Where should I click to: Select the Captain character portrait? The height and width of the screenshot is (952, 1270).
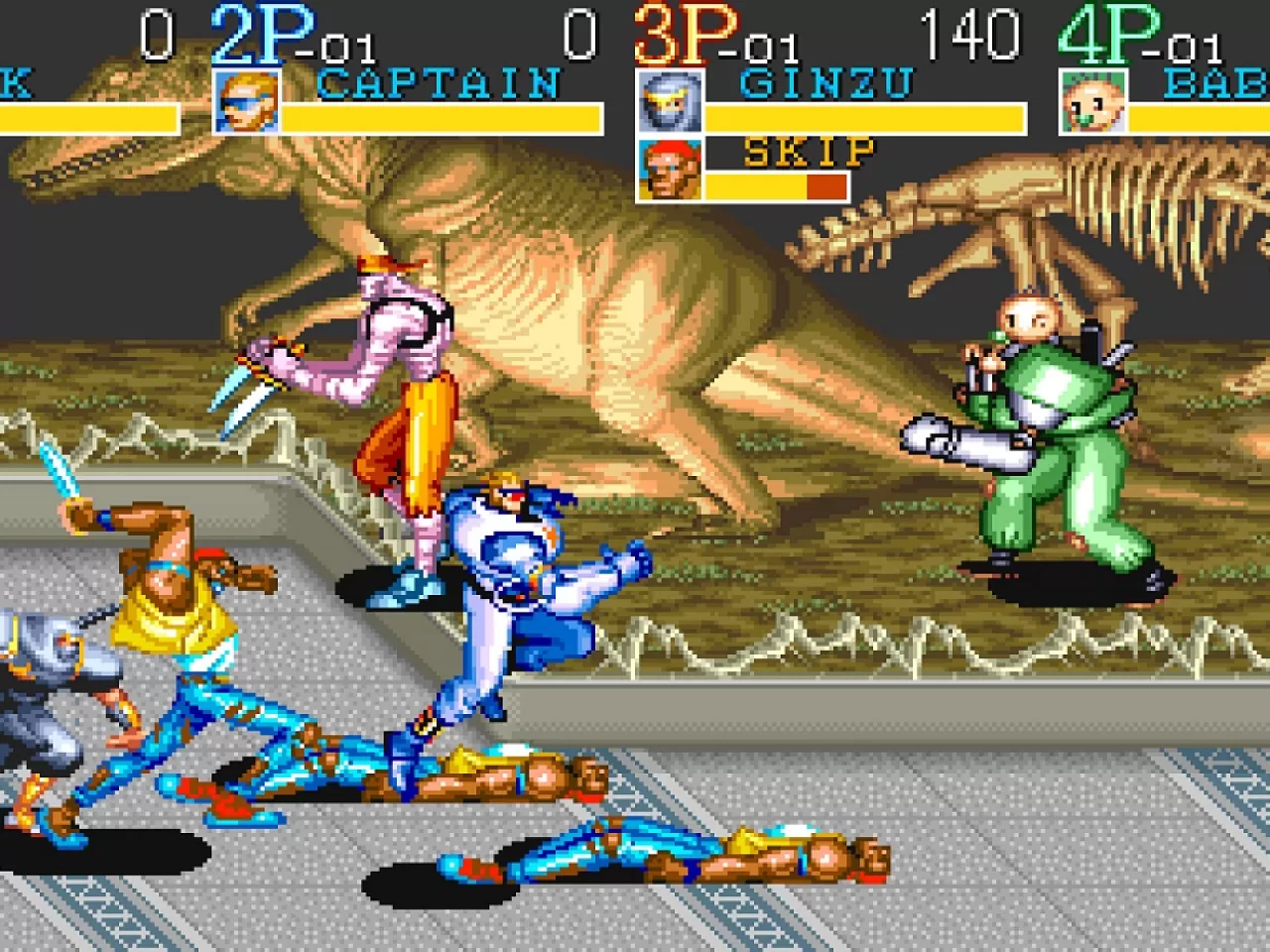pos(246,101)
